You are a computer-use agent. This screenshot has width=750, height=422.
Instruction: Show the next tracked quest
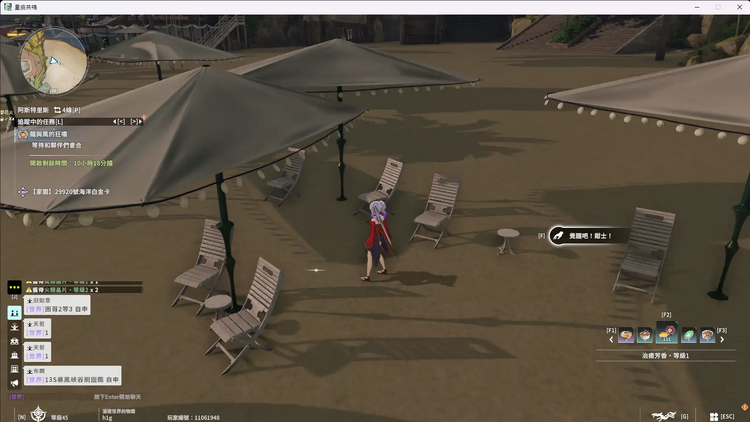[x=134, y=121]
